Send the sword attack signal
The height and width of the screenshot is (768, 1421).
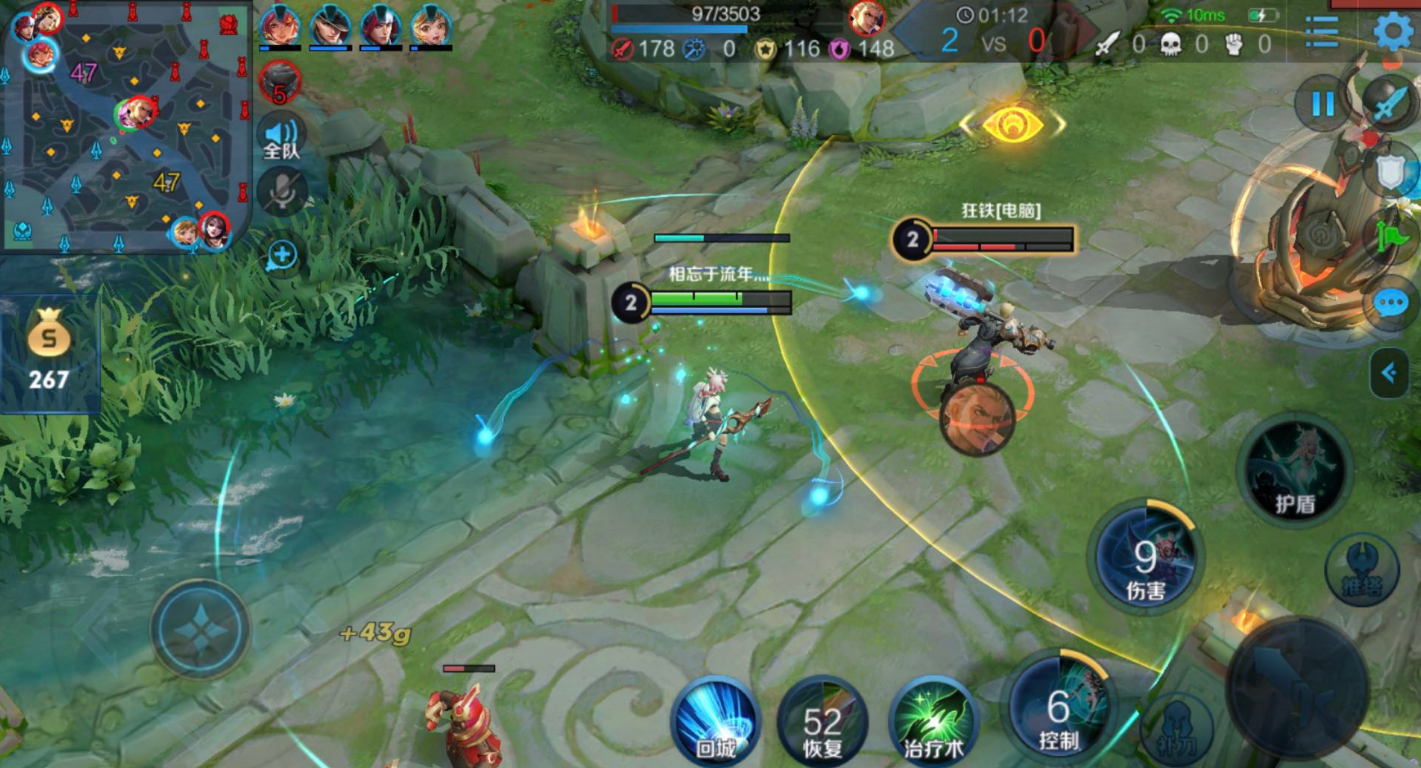tap(1392, 104)
